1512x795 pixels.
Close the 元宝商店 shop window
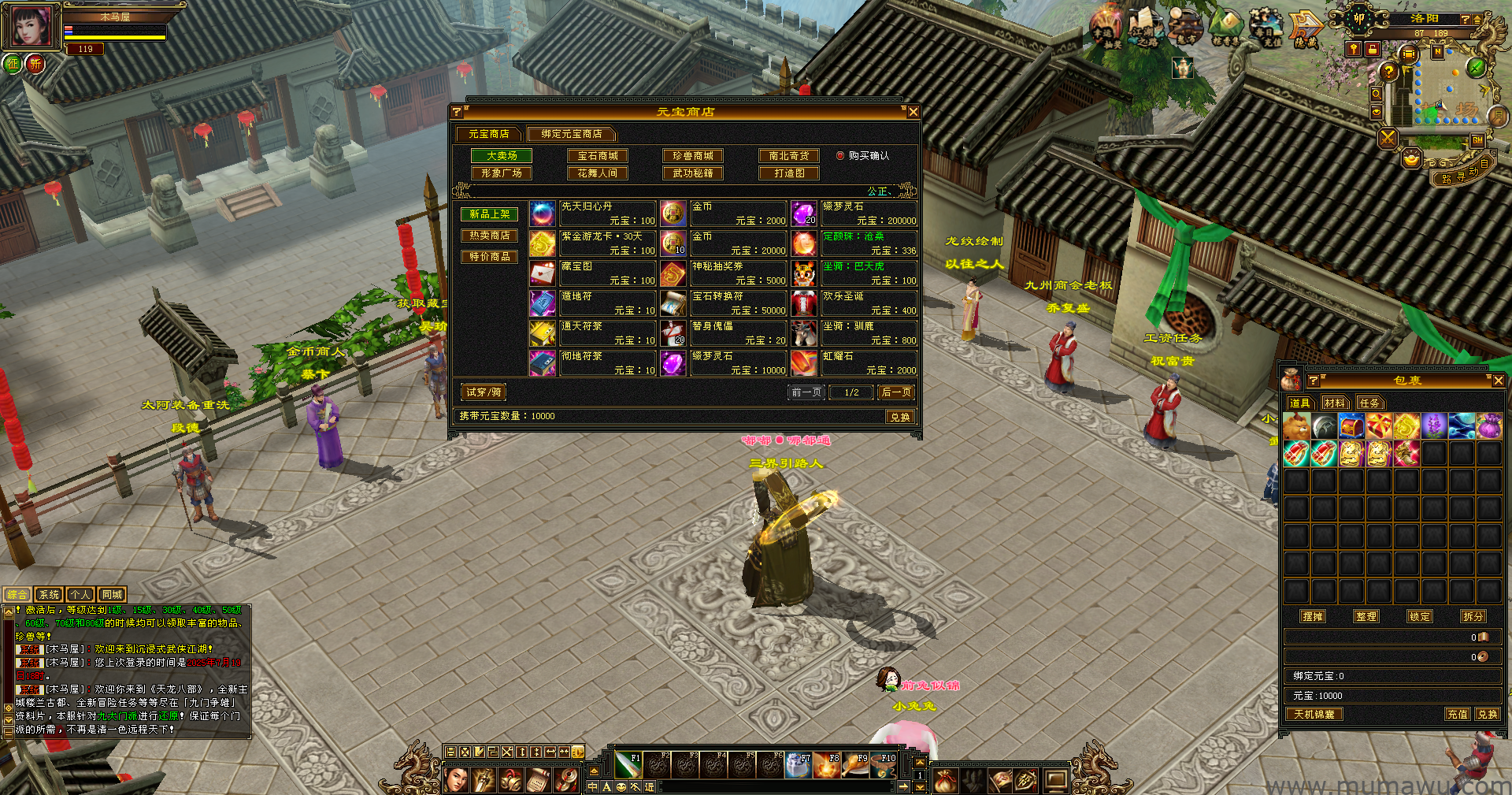point(913,112)
